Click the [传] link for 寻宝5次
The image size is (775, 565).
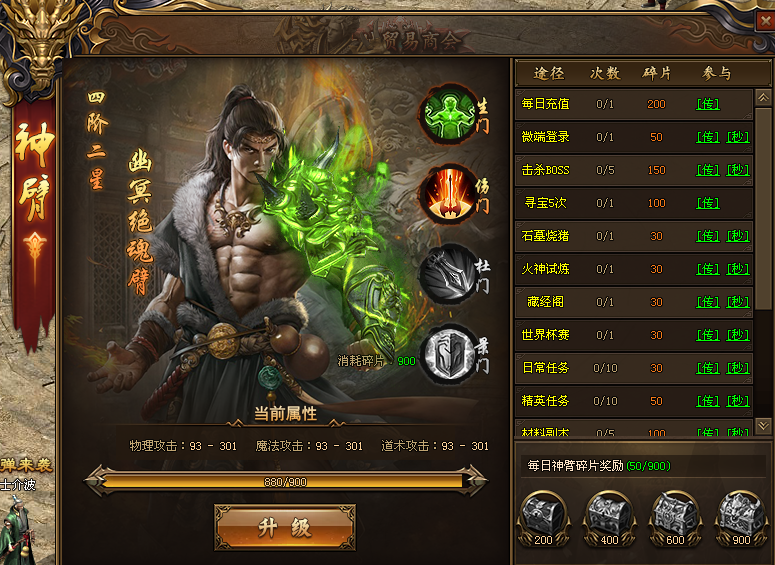(708, 203)
